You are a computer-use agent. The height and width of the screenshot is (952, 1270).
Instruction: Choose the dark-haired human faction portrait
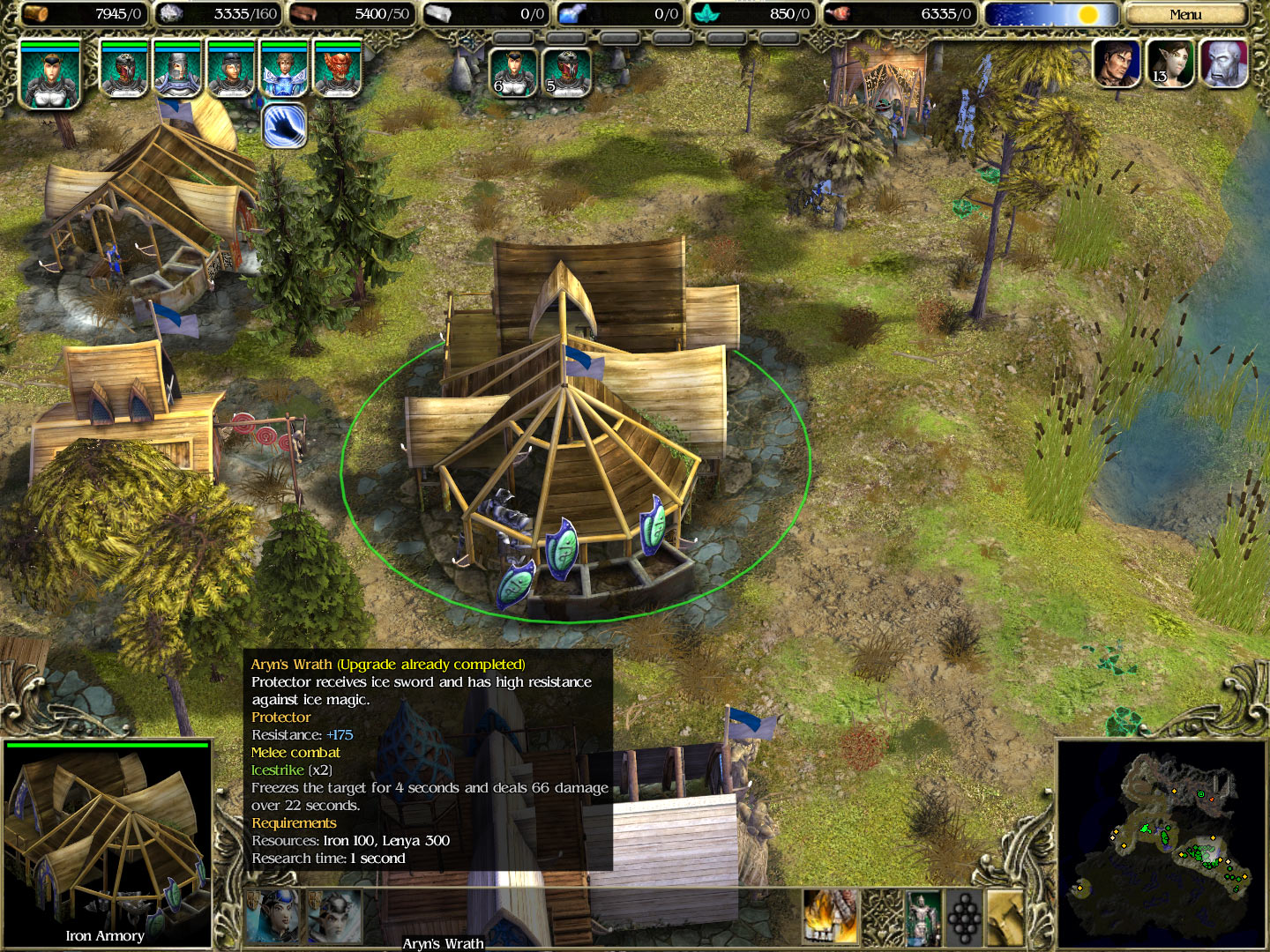(1116, 63)
